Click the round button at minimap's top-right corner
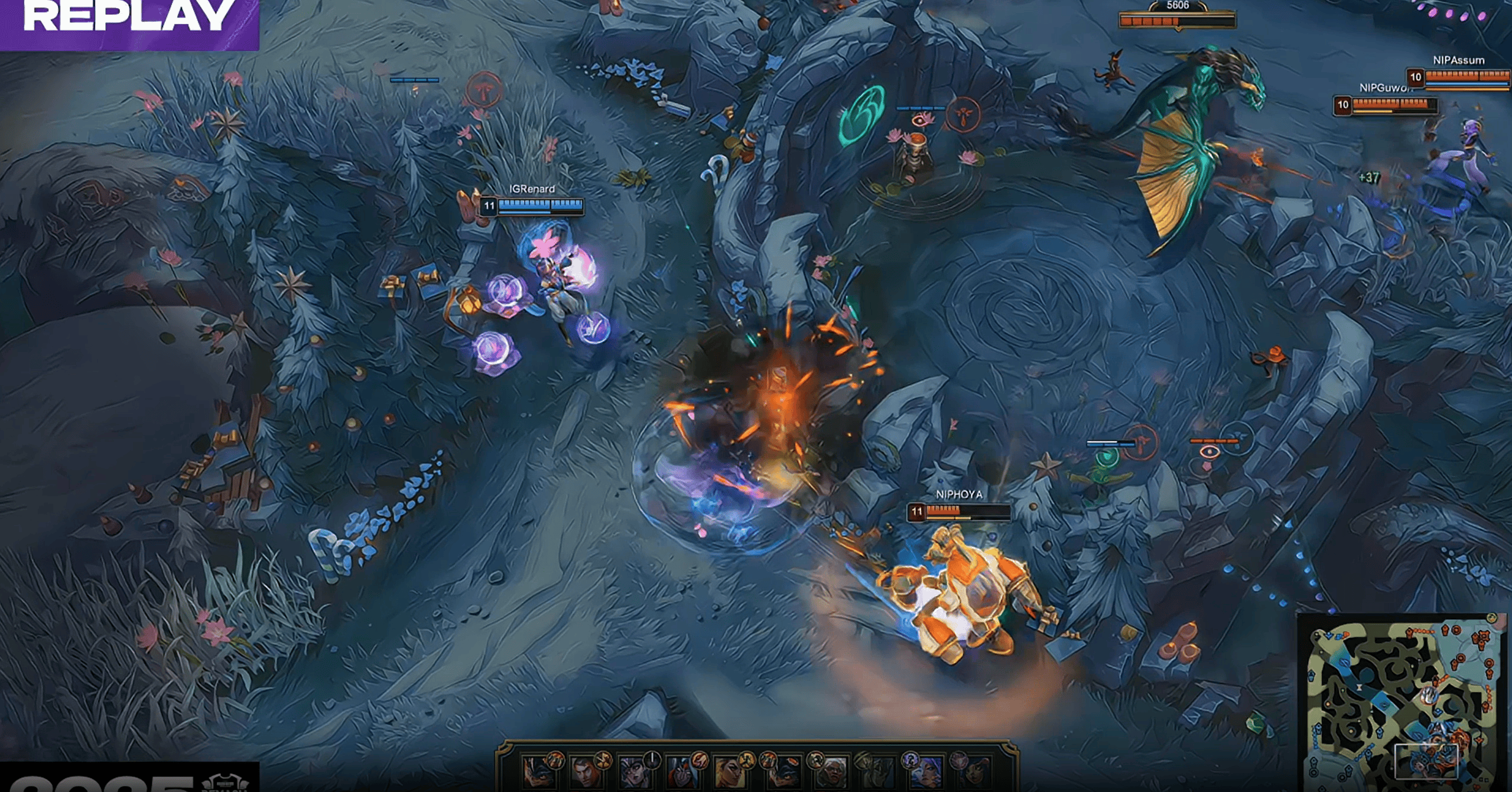 pyautogui.click(x=1491, y=618)
